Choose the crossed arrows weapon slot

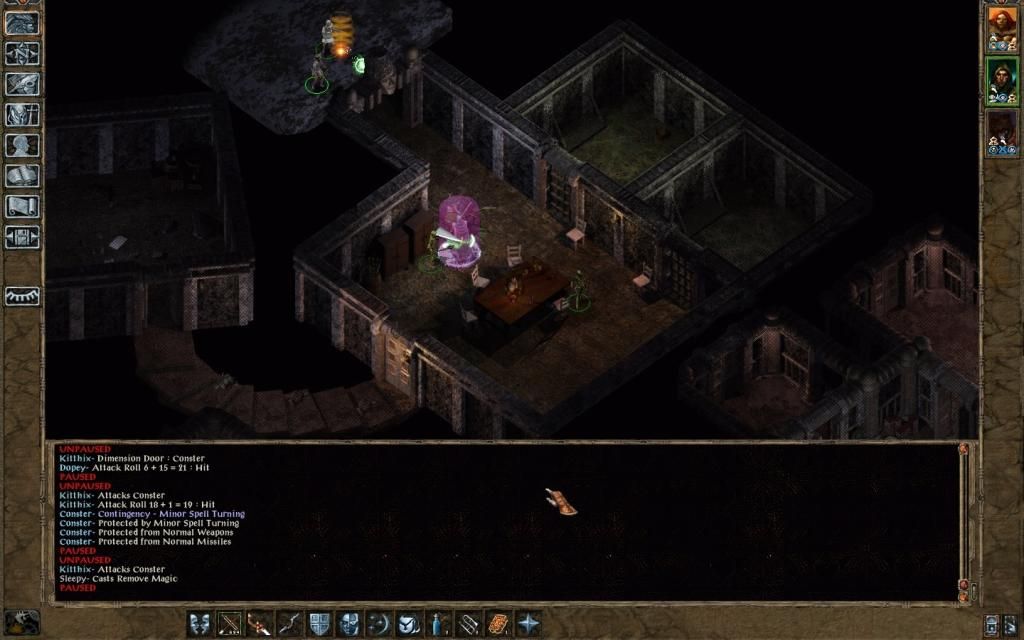[231, 624]
